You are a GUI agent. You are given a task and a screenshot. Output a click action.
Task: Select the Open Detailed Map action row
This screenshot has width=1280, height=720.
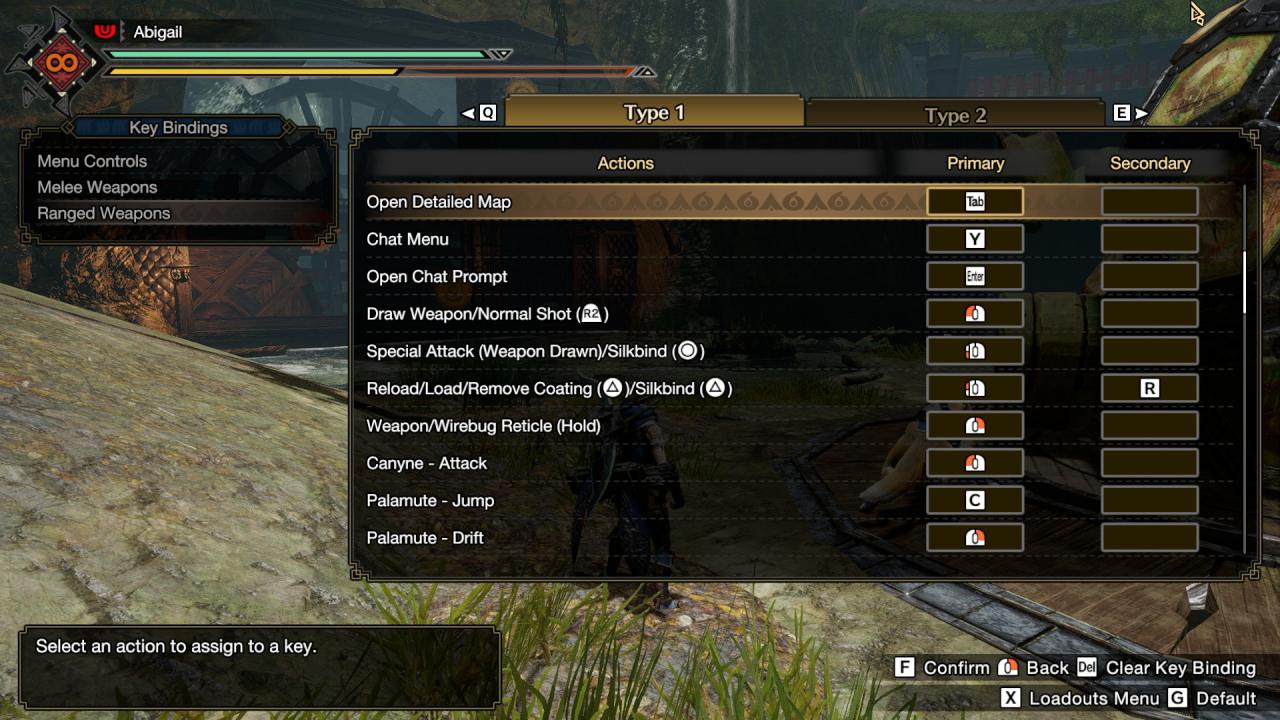click(439, 202)
